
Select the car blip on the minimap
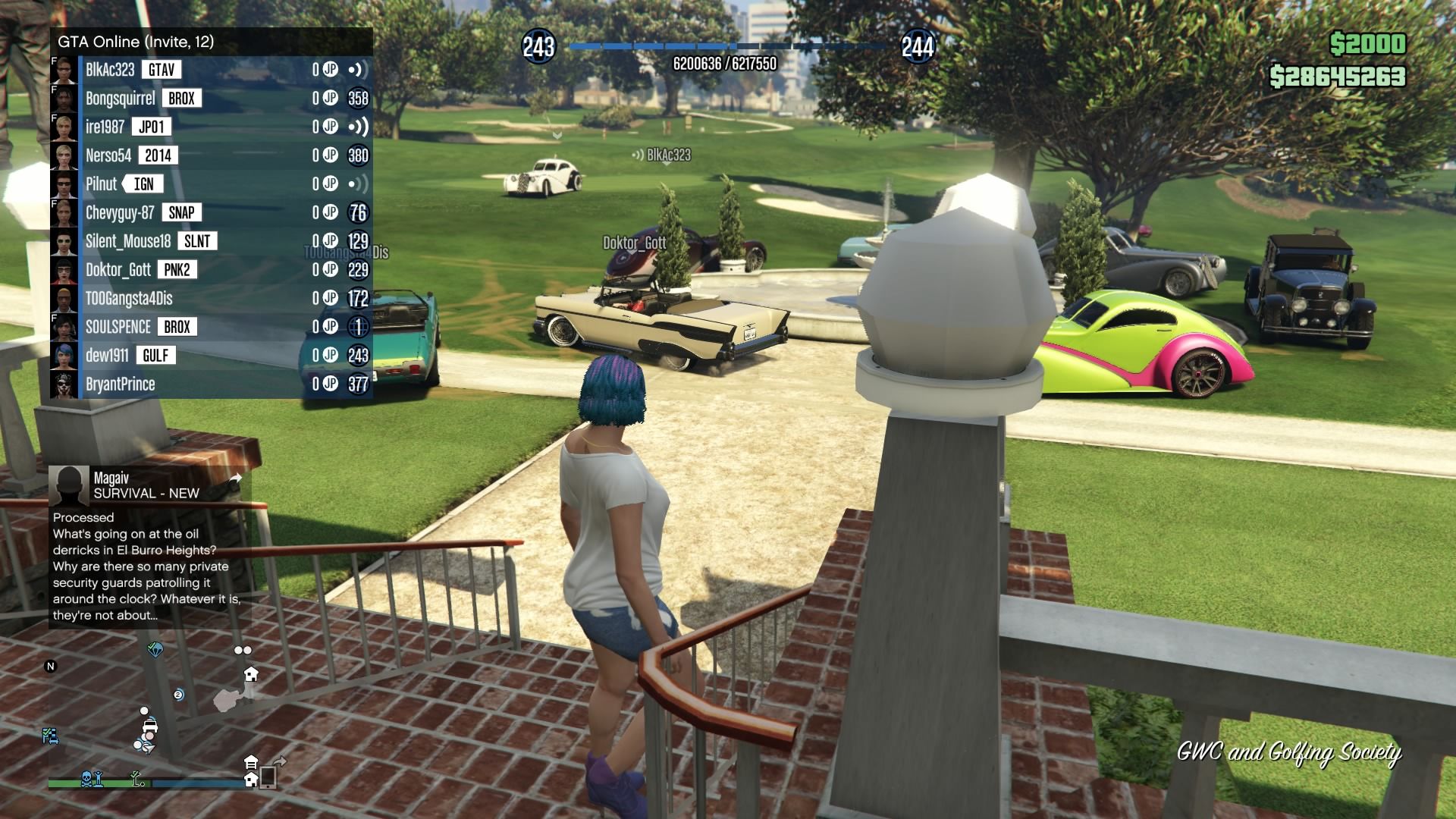coord(150,727)
